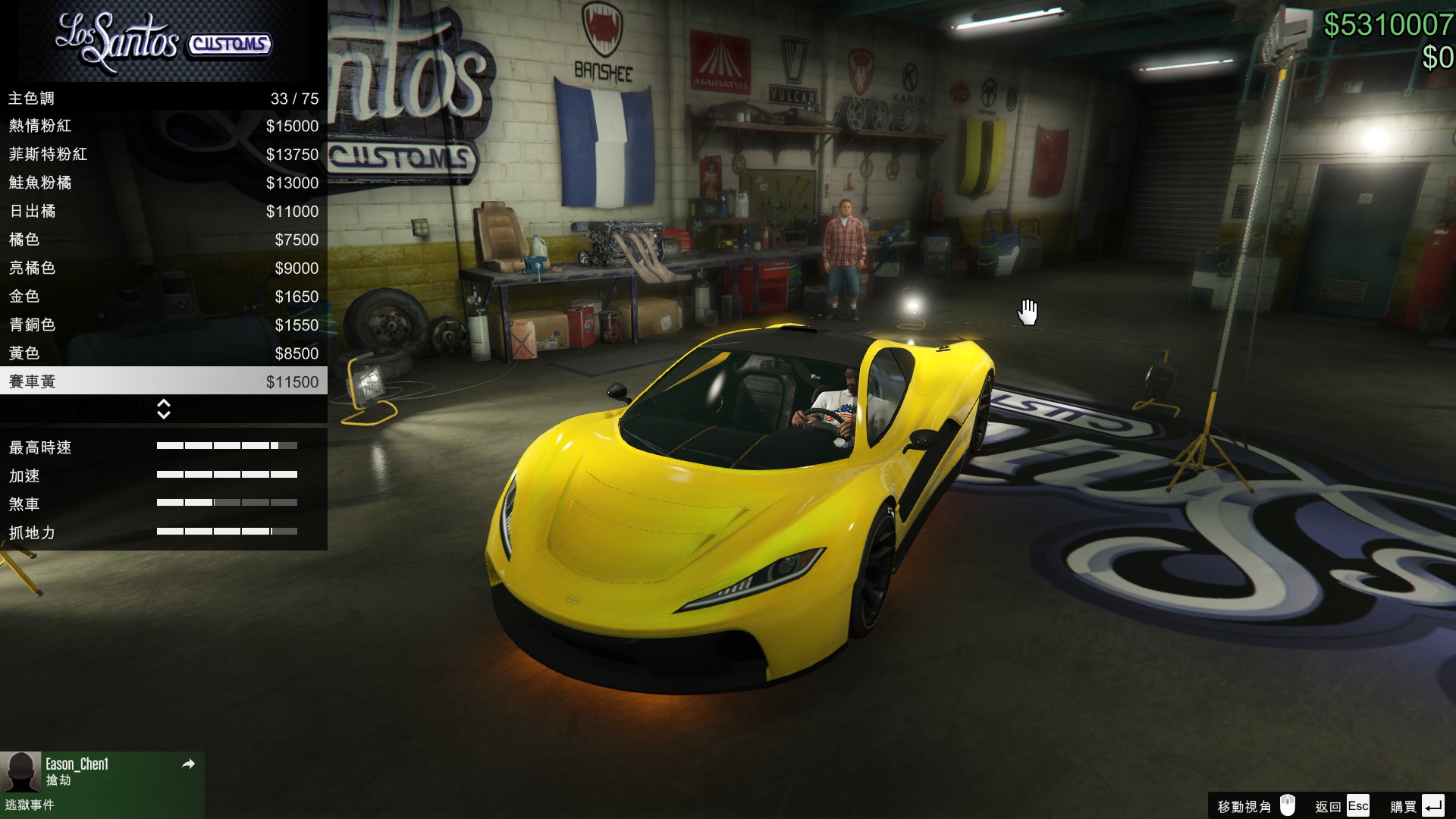The height and width of the screenshot is (819, 1456).
Task: Choose 青銅色 for $1550
Action: point(163,325)
